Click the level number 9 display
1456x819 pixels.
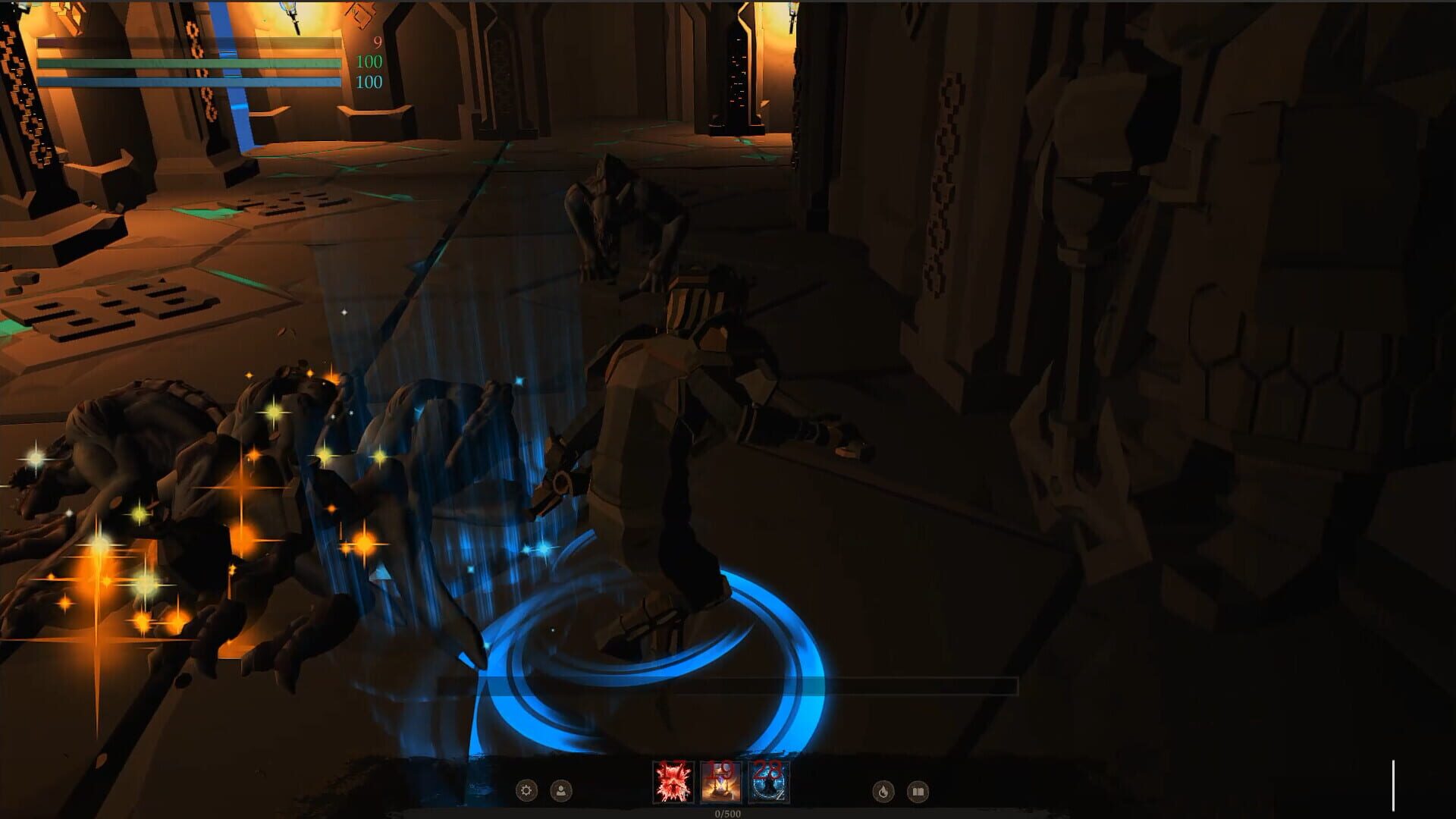tap(375, 44)
